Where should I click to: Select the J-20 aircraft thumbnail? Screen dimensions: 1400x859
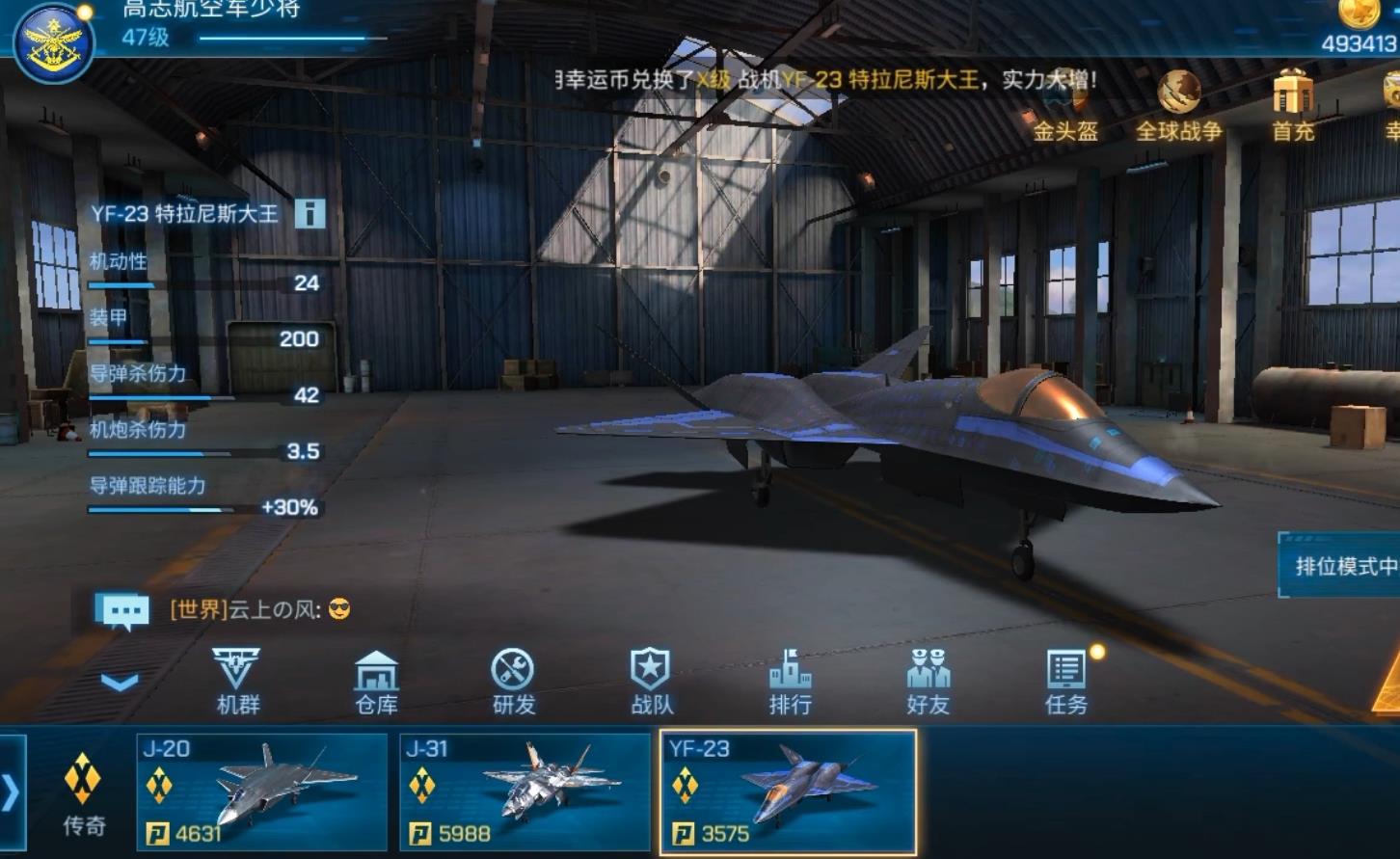click(258, 791)
